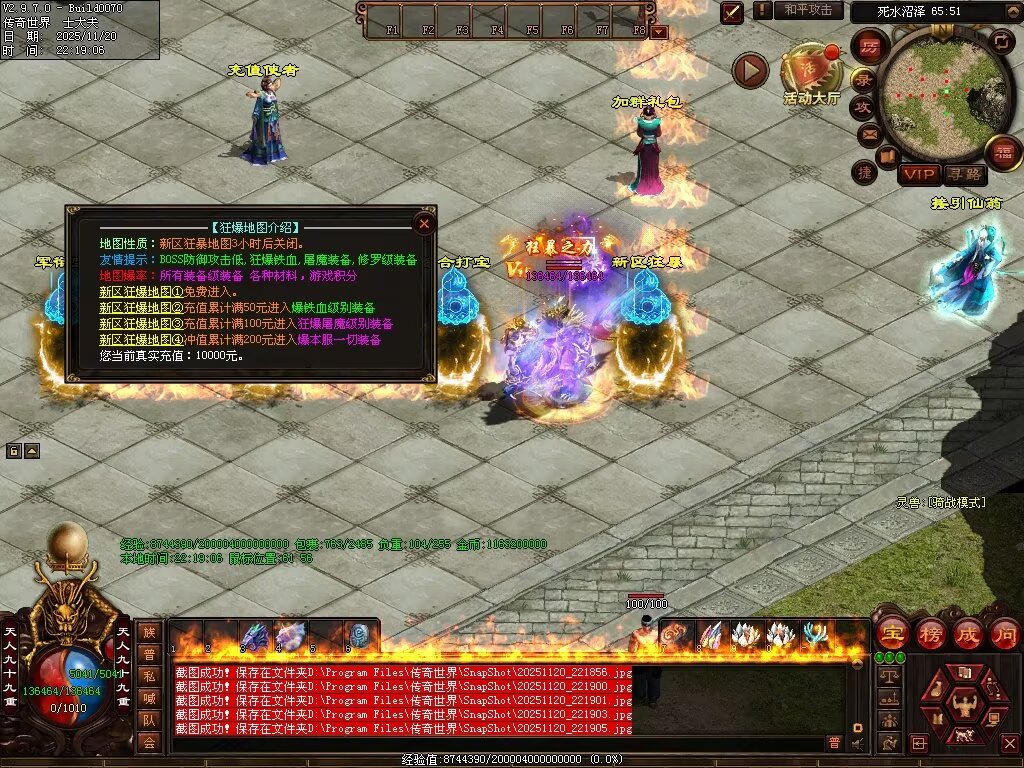Open the 历 calendar round button
Screen dimensions: 1024x768
click(869, 46)
